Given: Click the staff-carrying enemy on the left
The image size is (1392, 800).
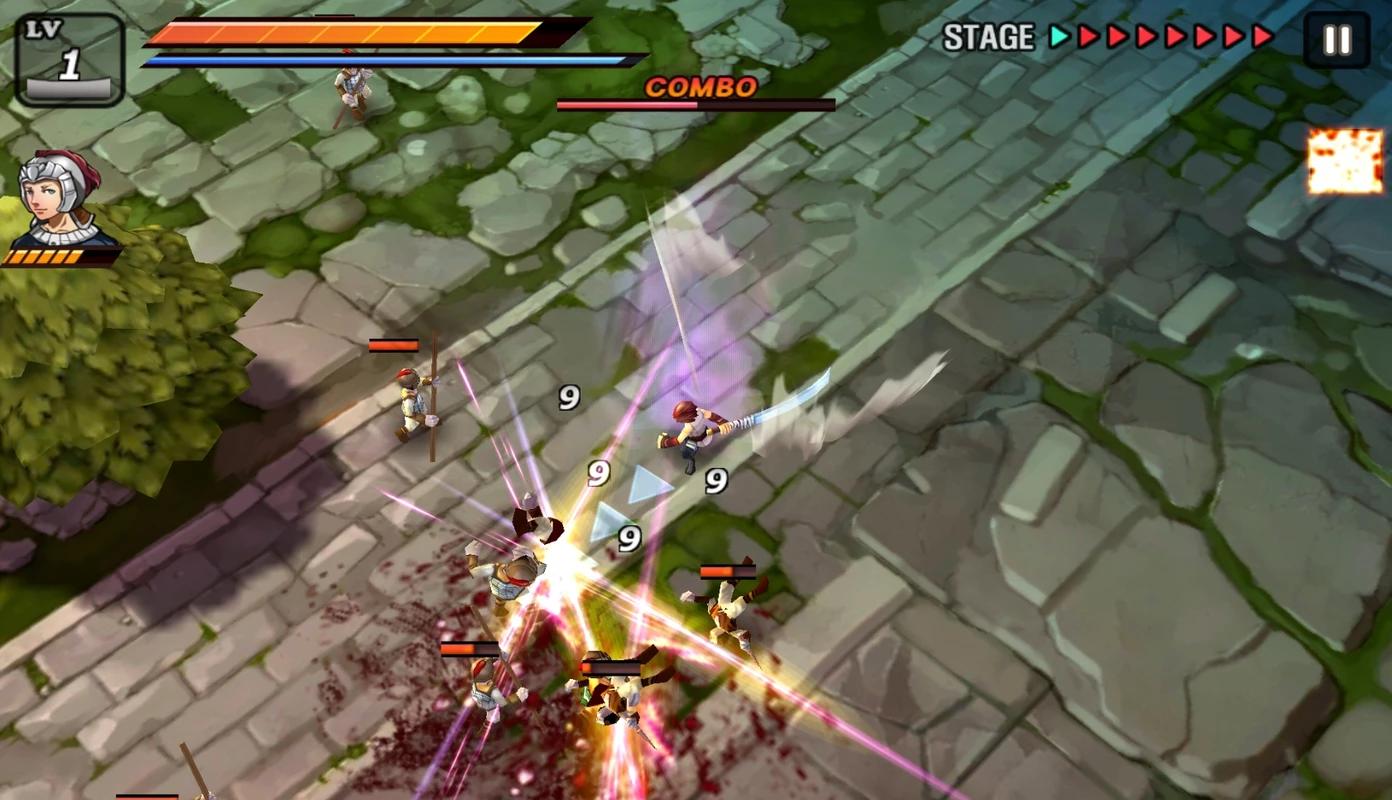Looking at the screenshot, I should click(x=410, y=400).
